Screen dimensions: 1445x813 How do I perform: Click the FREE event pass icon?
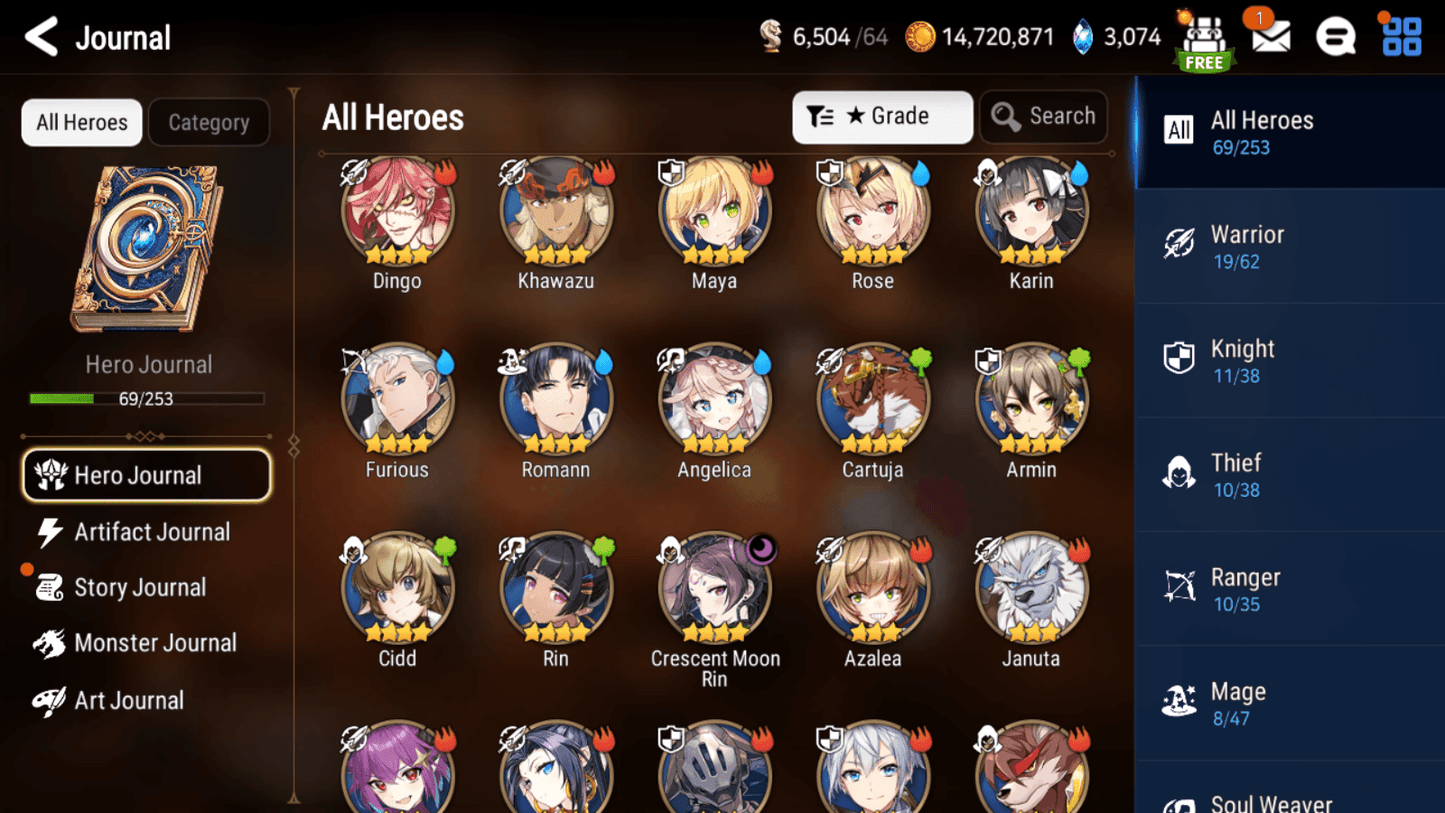[1204, 40]
